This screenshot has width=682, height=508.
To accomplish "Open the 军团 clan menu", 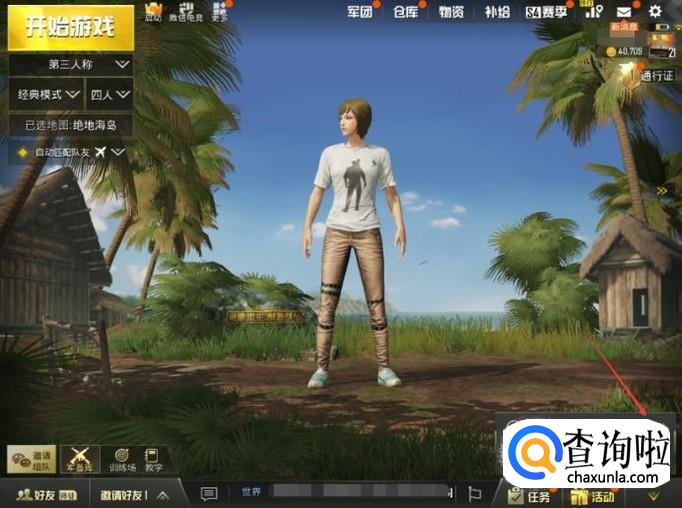I will (x=360, y=12).
